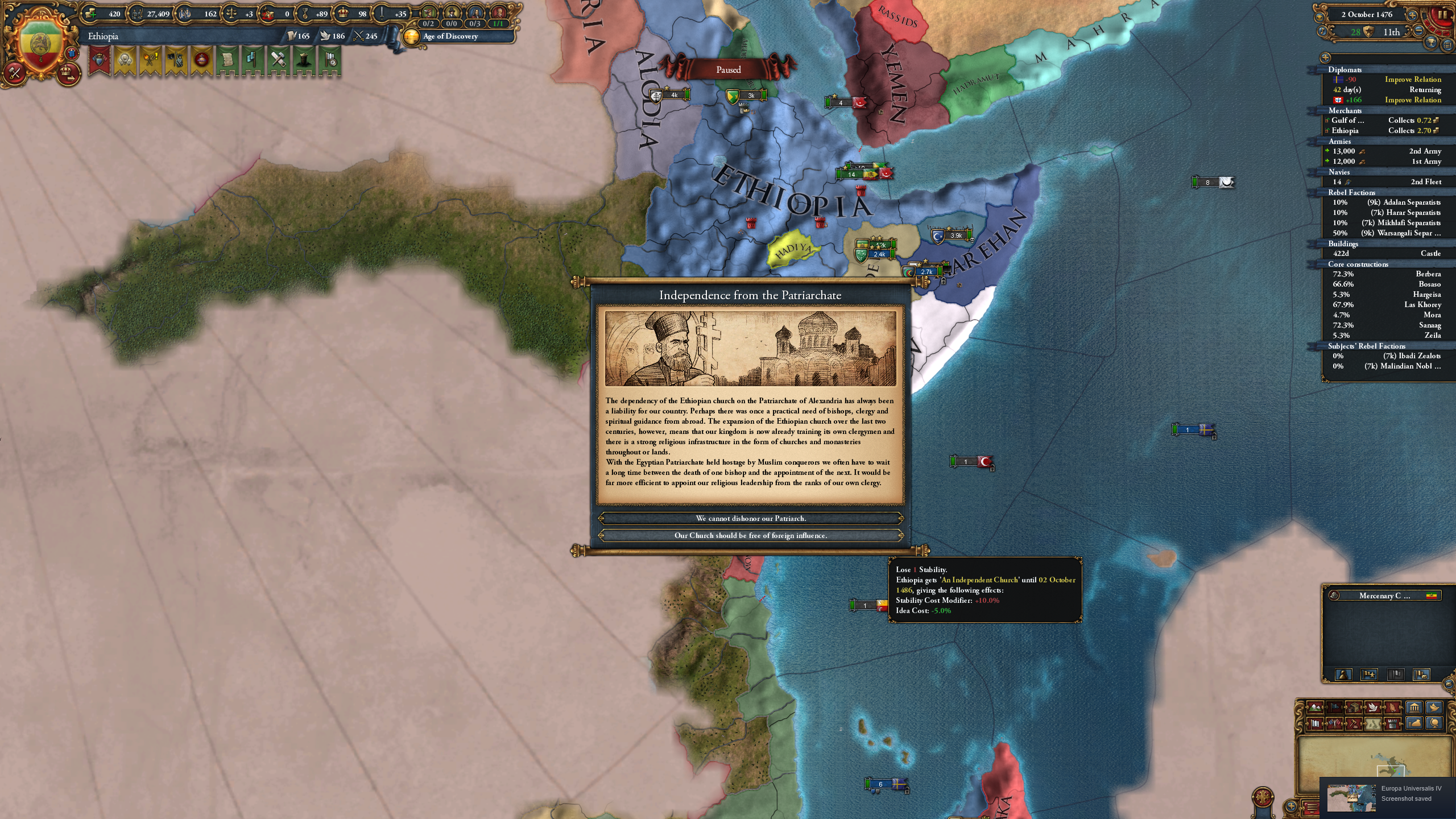The height and width of the screenshot is (819, 1456).
Task: Select 'We cannot dishonor our Patriarch'
Action: point(751,518)
